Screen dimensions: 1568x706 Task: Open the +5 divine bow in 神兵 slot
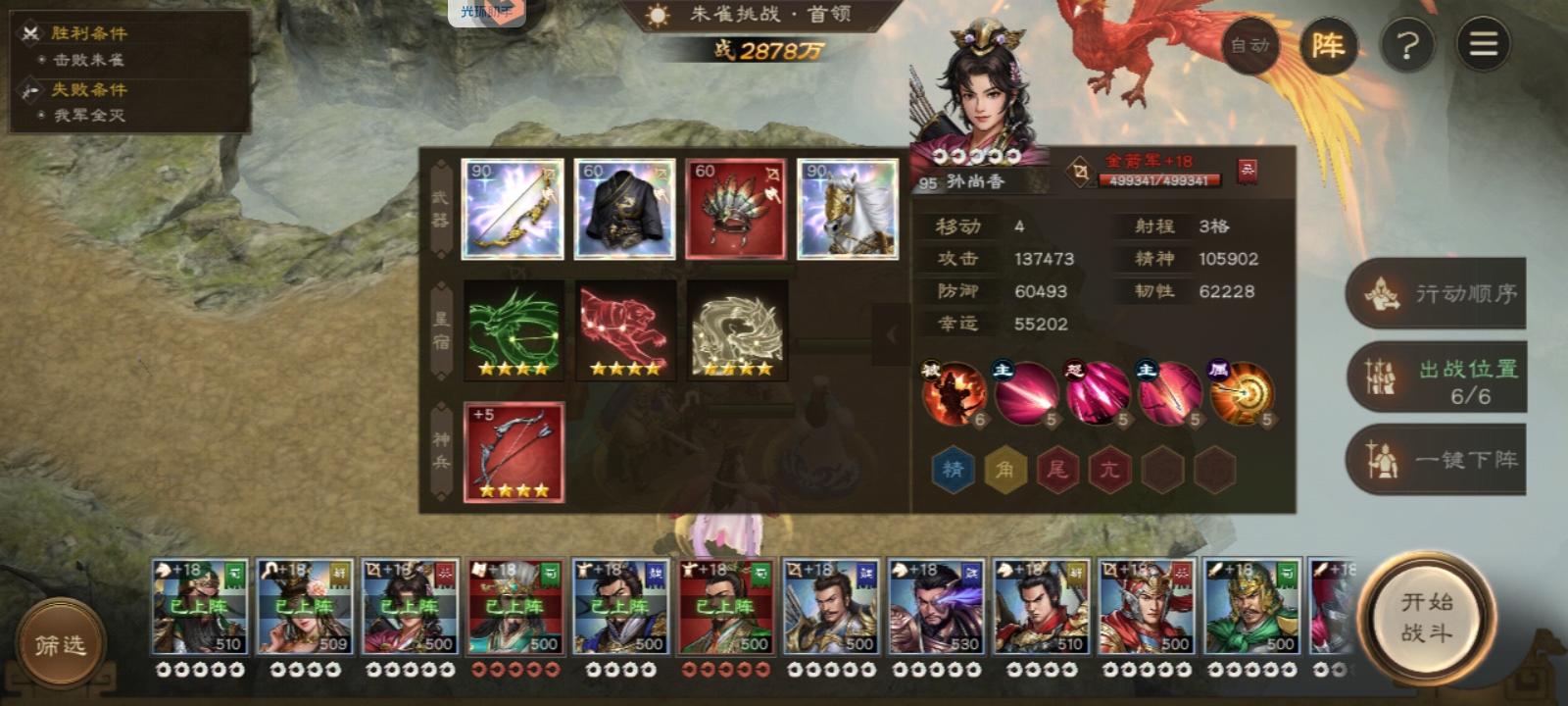tap(514, 453)
